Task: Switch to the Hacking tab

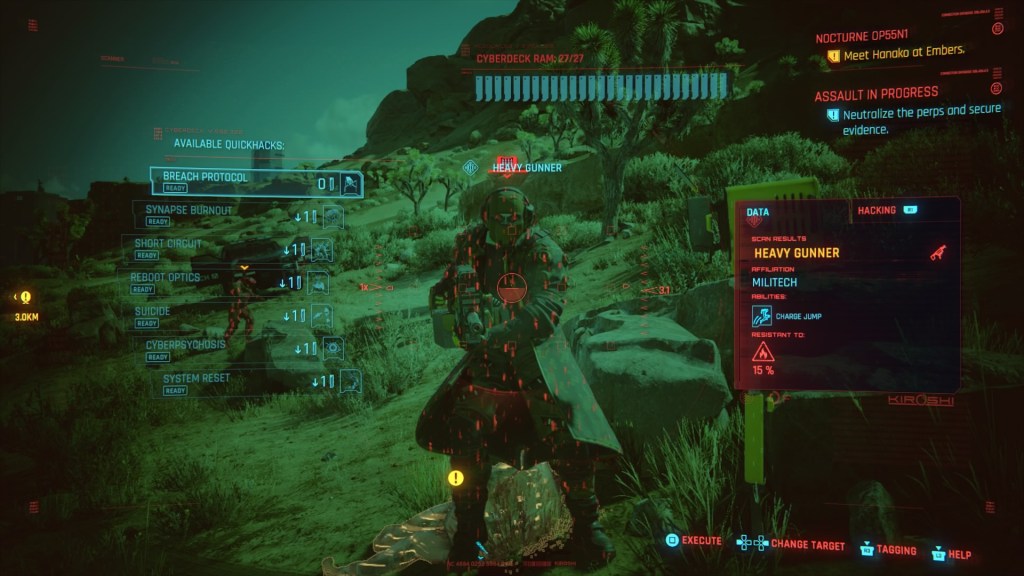Action: 877,211
